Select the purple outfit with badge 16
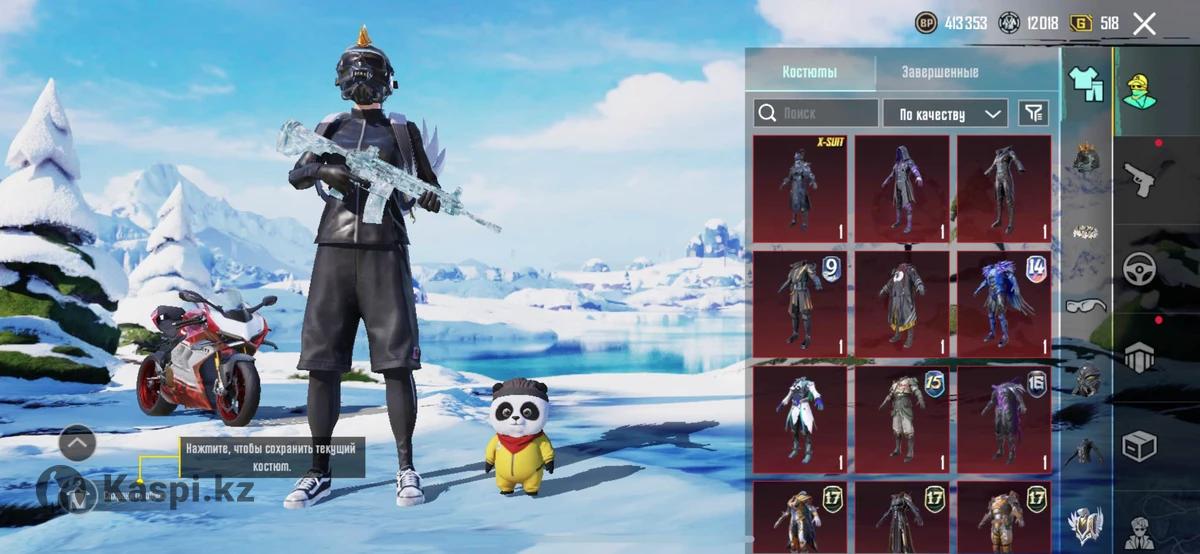The width and height of the screenshot is (1200, 554). (1003, 420)
